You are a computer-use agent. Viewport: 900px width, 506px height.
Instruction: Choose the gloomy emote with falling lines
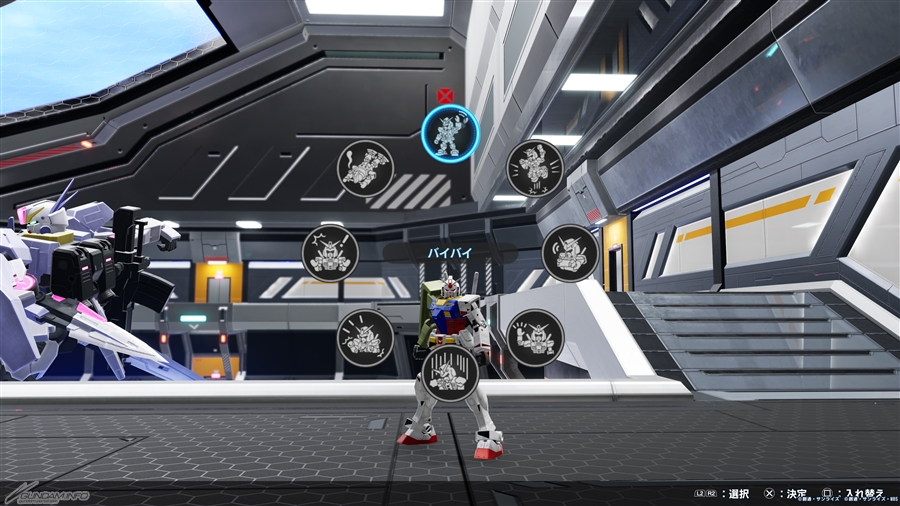[450, 372]
